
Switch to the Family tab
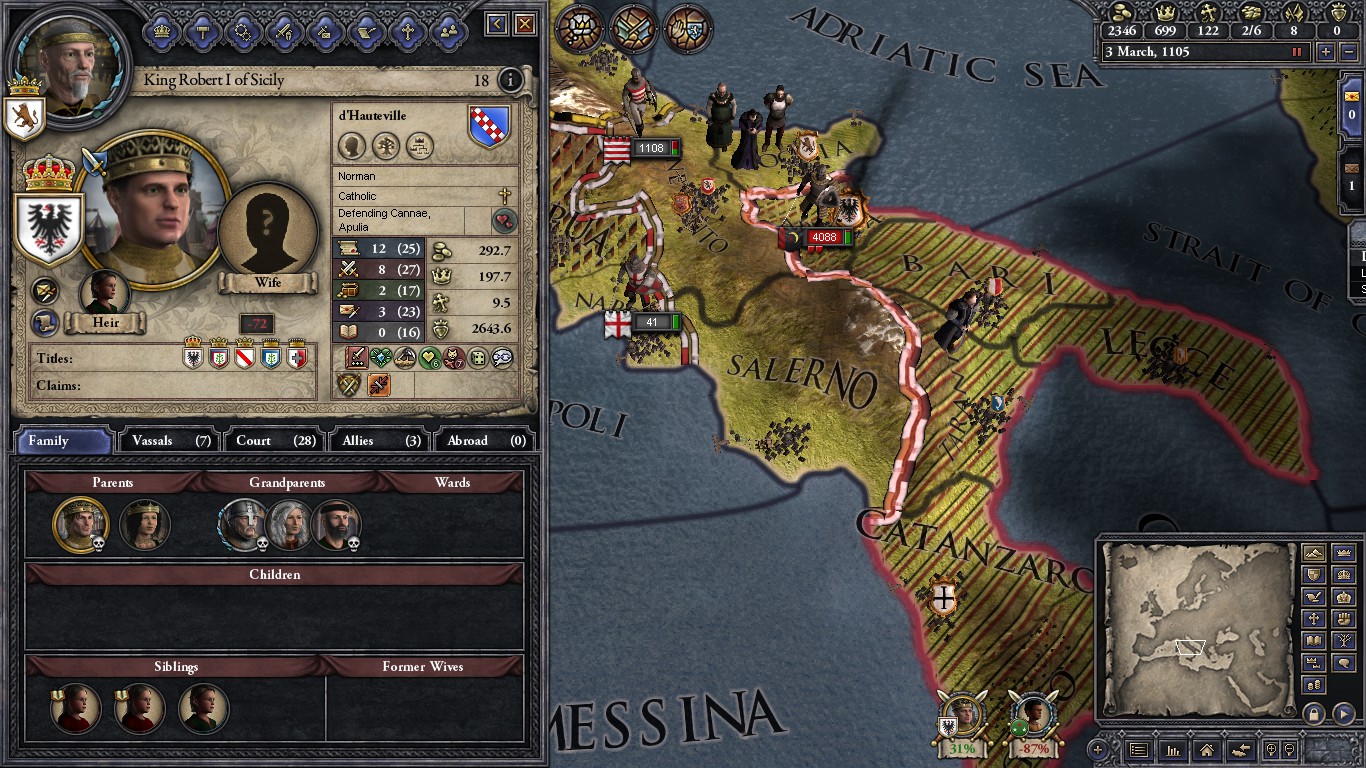coord(62,440)
